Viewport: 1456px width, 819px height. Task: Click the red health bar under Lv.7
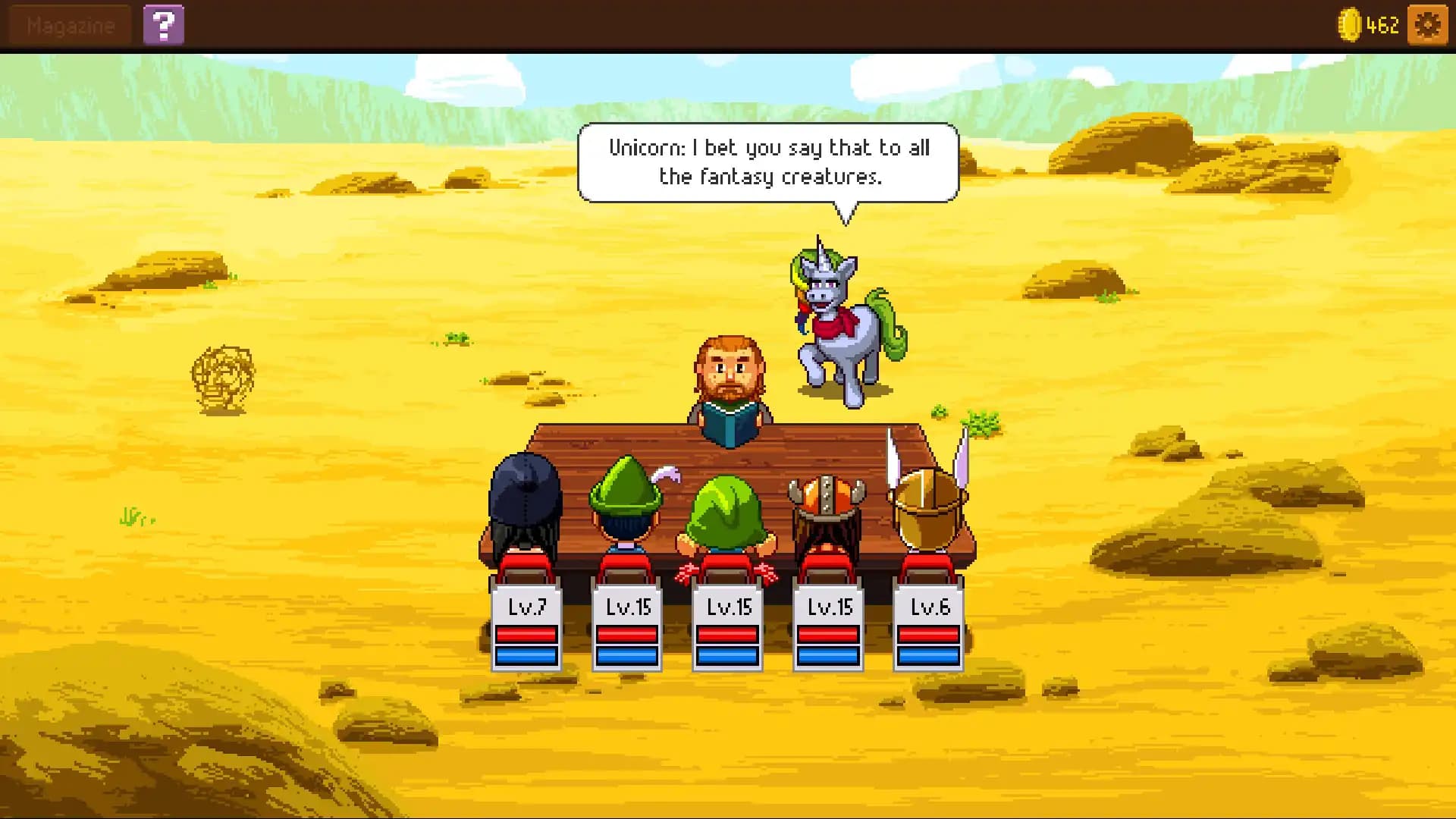pyautogui.click(x=527, y=635)
